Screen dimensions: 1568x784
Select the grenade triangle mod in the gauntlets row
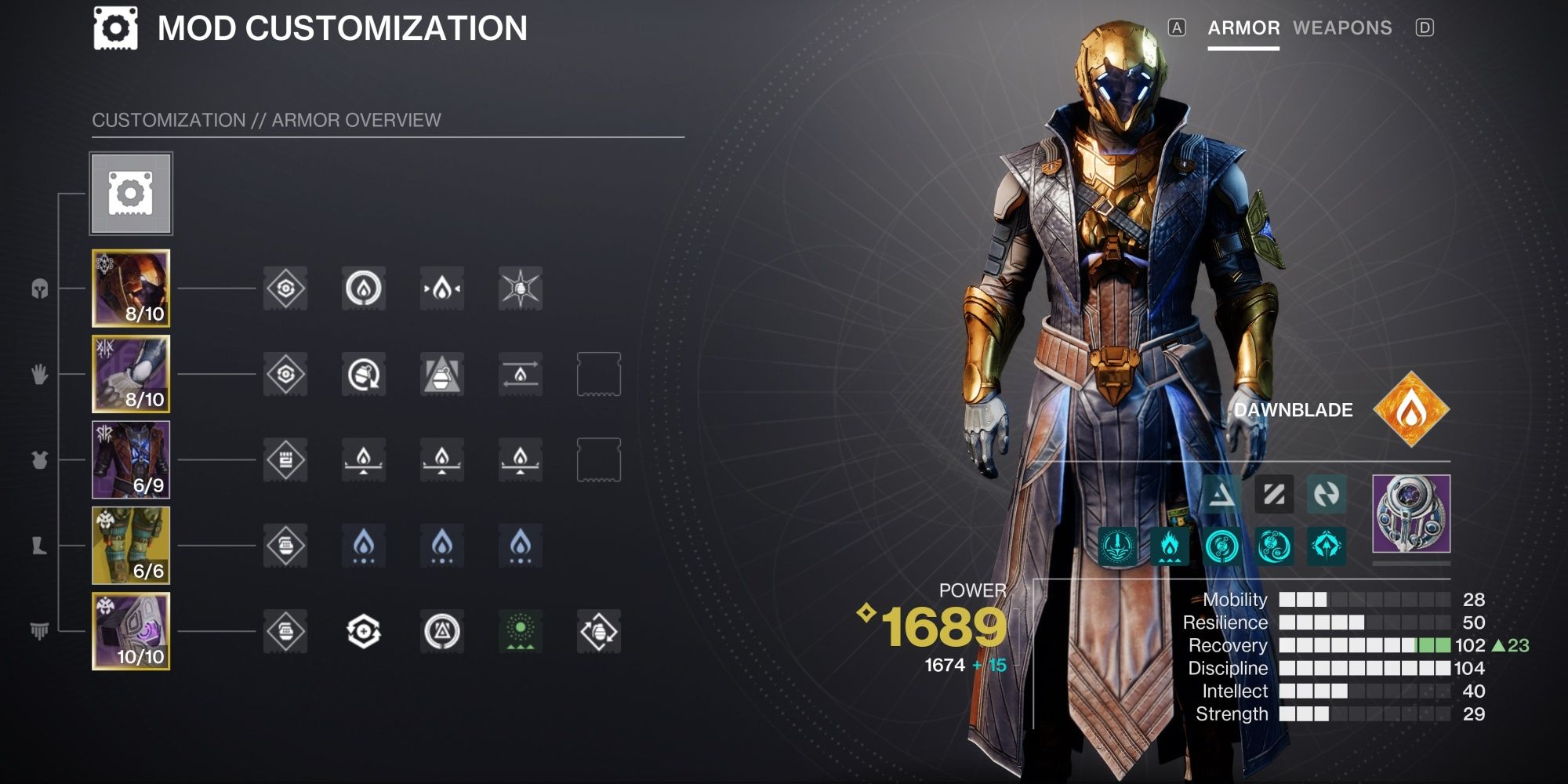[x=441, y=375]
